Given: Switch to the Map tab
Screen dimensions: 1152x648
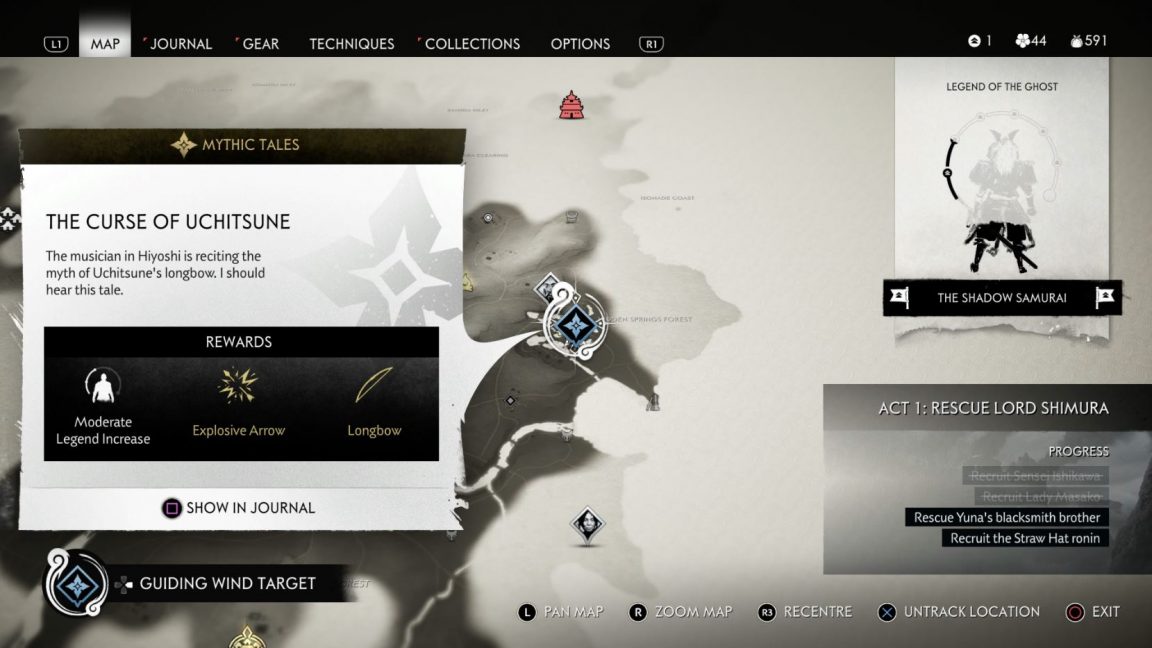Looking at the screenshot, I should click(105, 44).
